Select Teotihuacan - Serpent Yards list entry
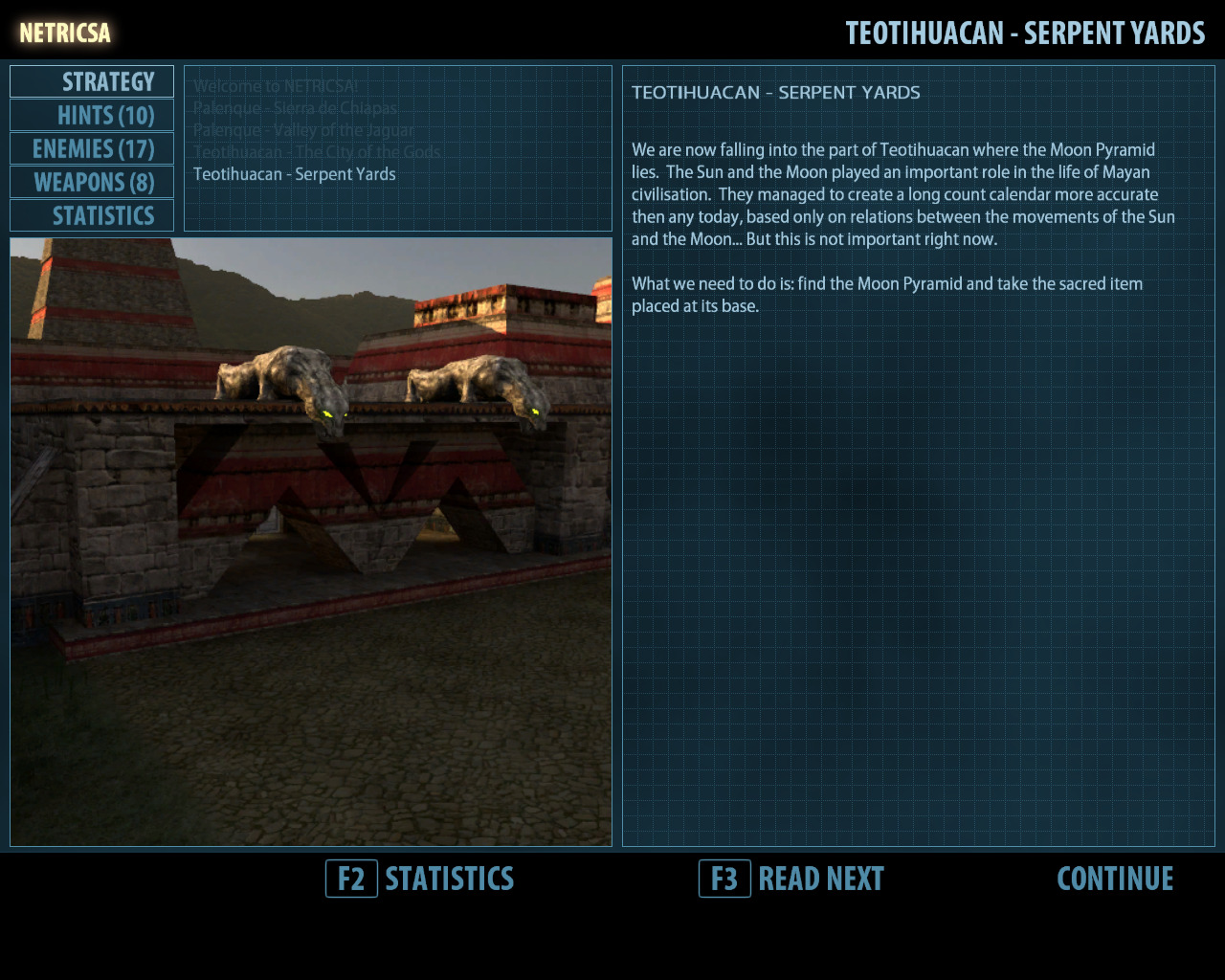The height and width of the screenshot is (980, 1225). coord(295,174)
